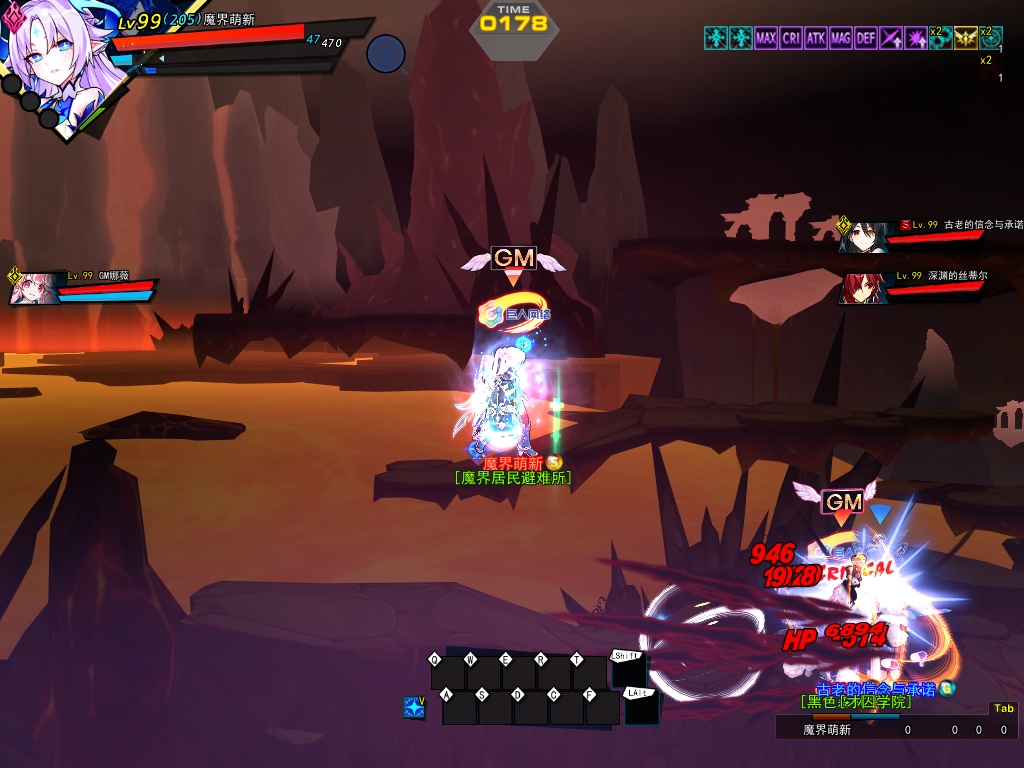Select the CRI buff icon
This screenshot has height=768, width=1024.
point(791,38)
